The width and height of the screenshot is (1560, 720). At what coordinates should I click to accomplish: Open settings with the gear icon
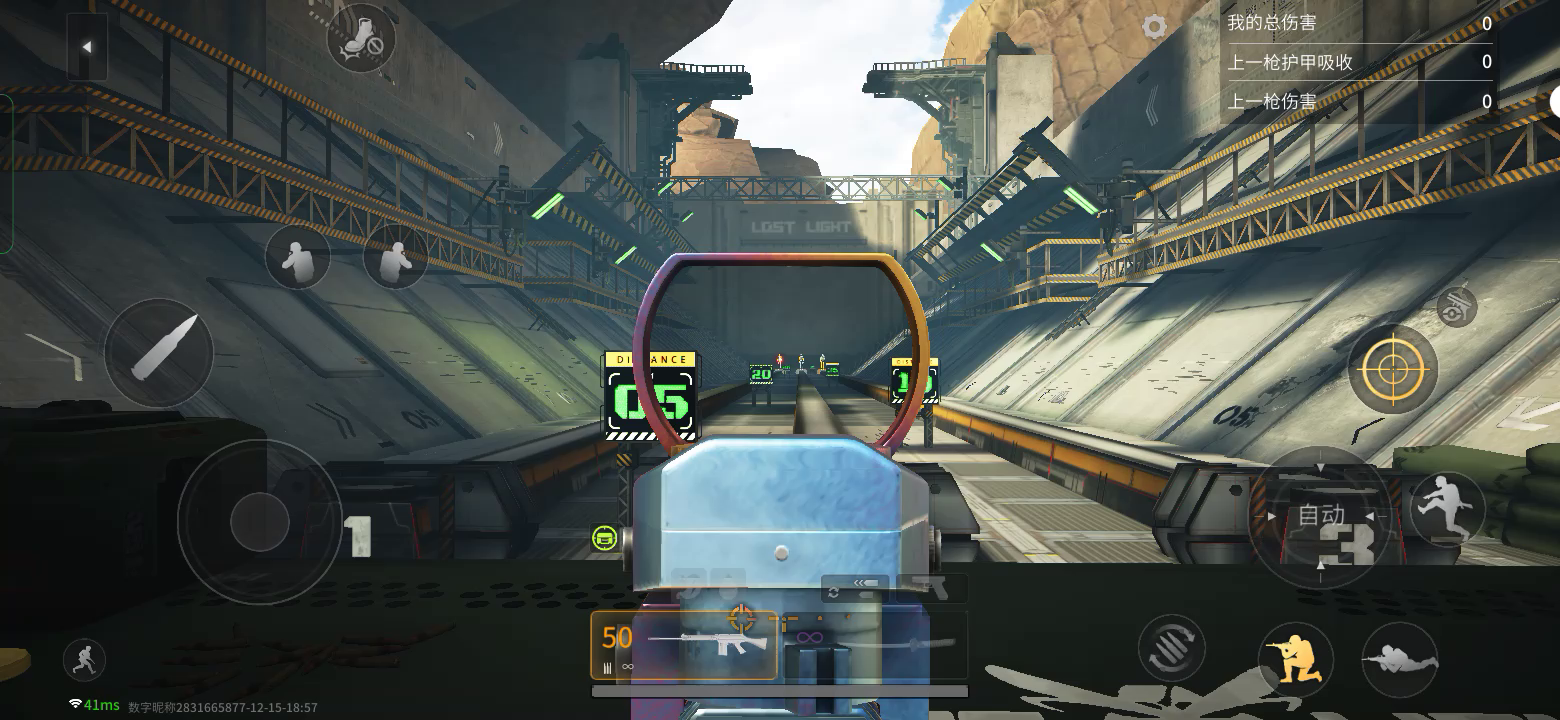coord(1154,27)
